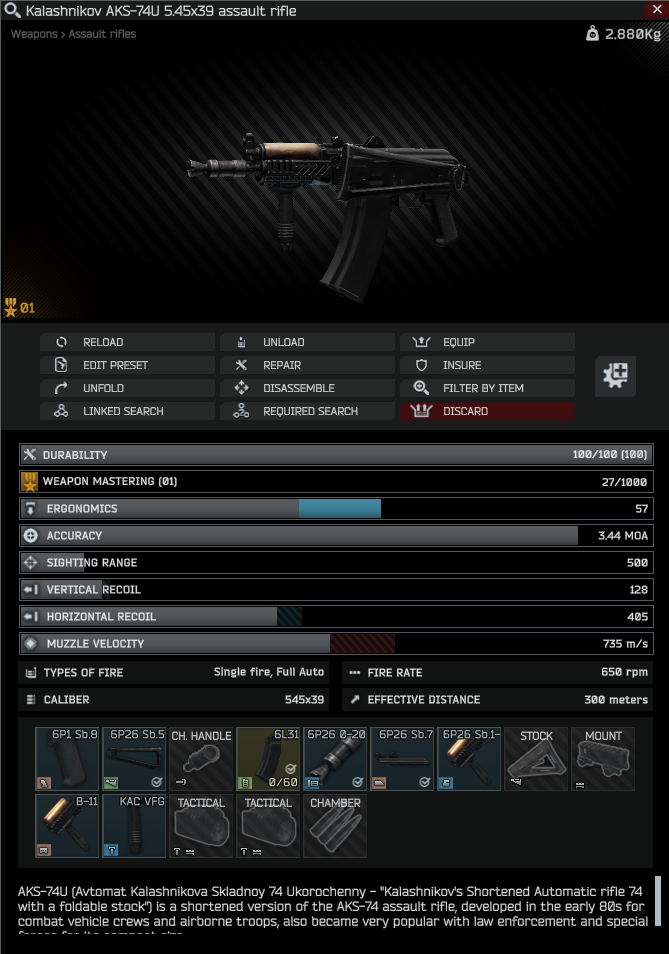This screenshot has height=954, width=669.
Task: Unfold the weapon stock
Action: (127, 388)
